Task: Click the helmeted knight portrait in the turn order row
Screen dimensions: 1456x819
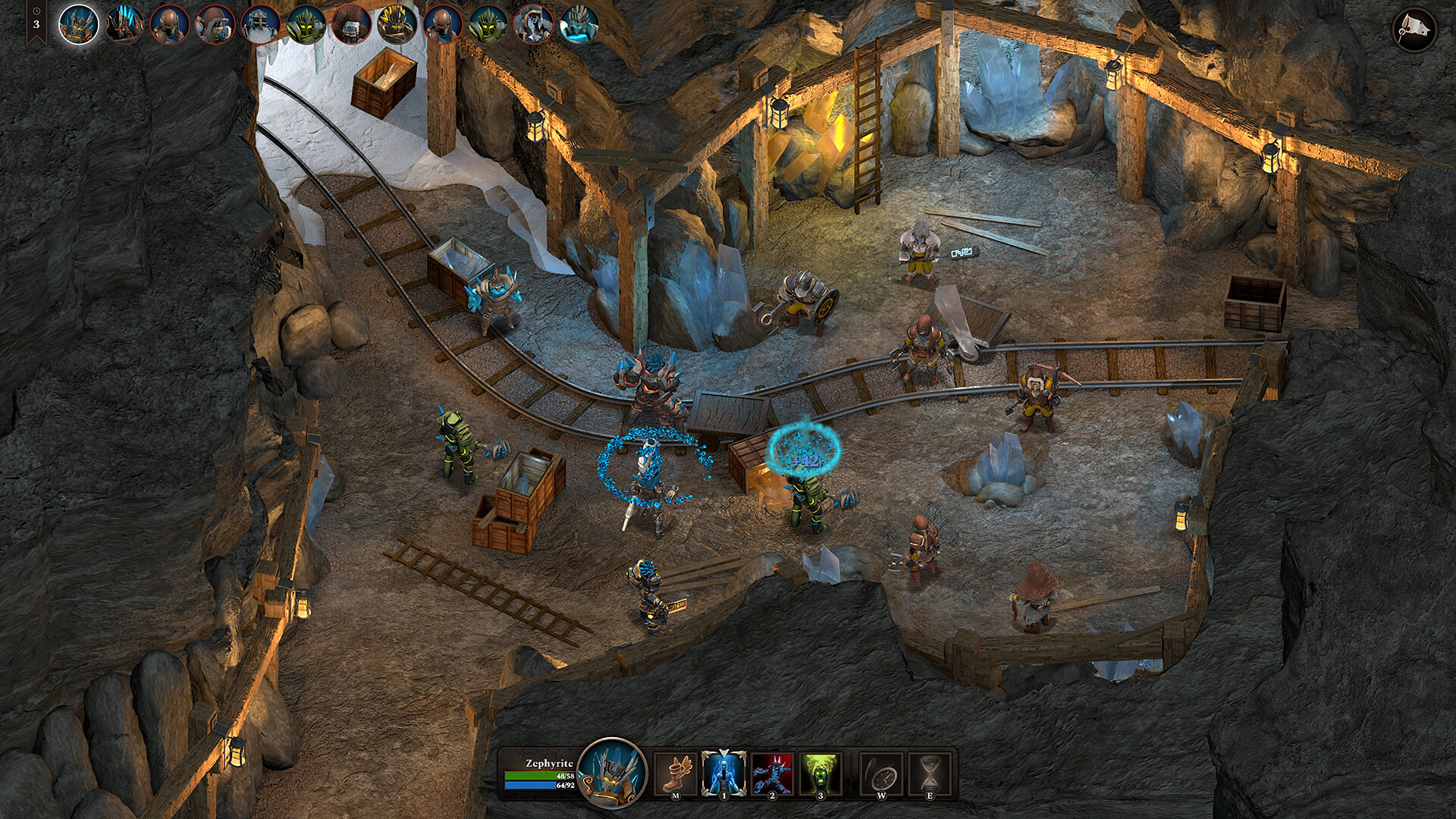Action: tap(259, 22)
